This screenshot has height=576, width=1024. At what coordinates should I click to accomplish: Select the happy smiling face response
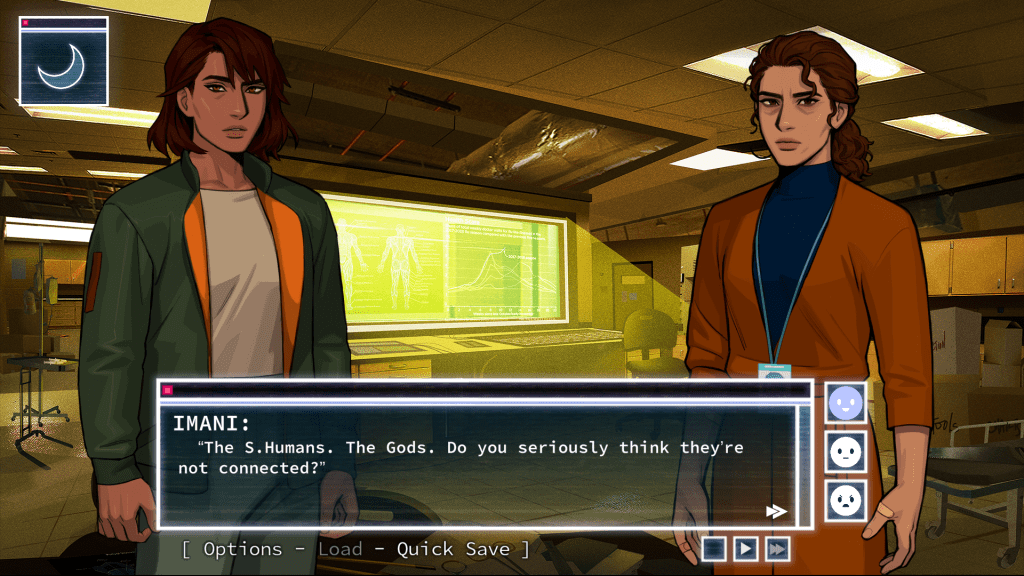click(x=846, y=403)
